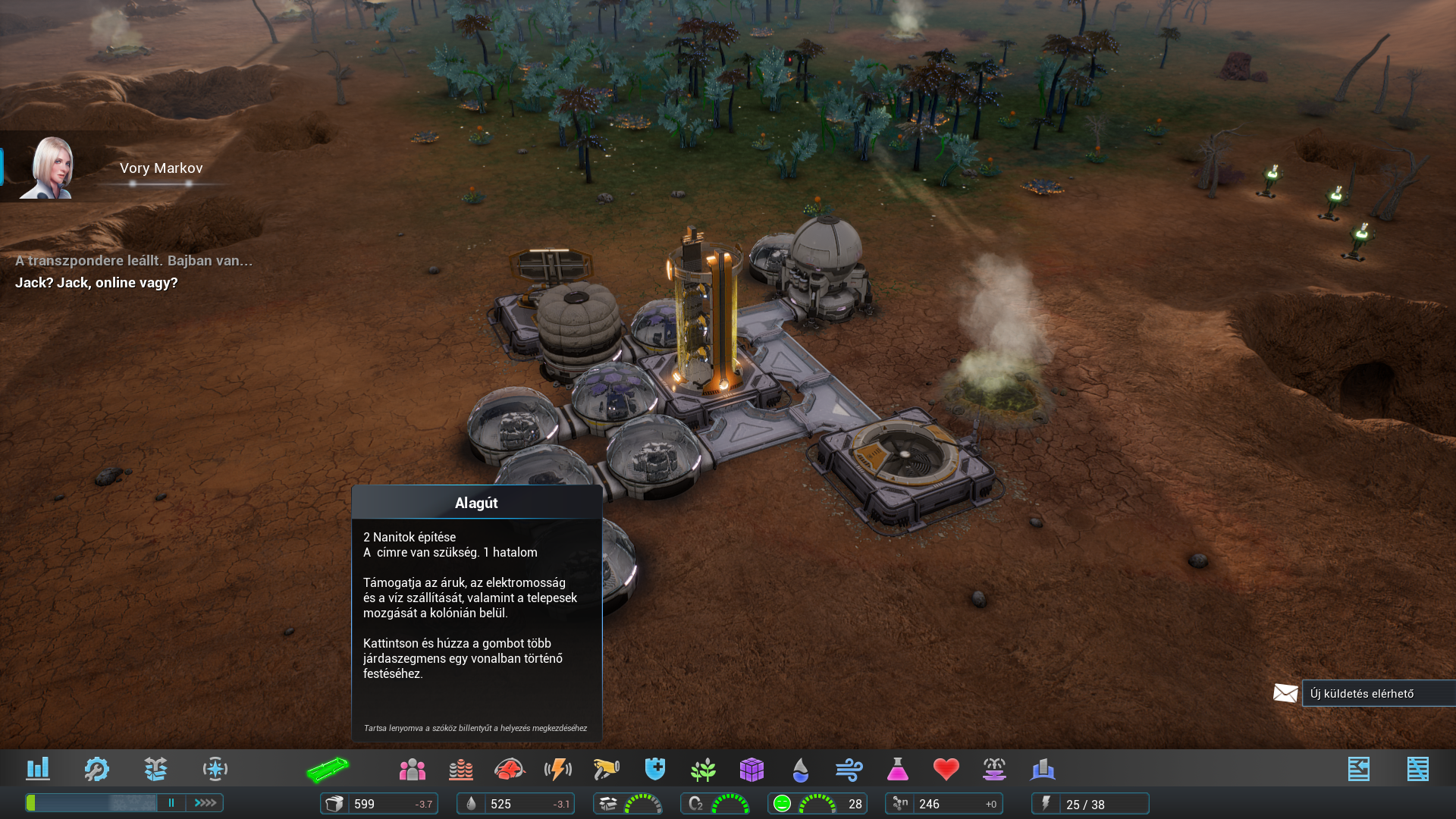Open the new mission envelope notification
Image resolution: width=1456 pixels, height=819 pixels.
pos(1285,693)
